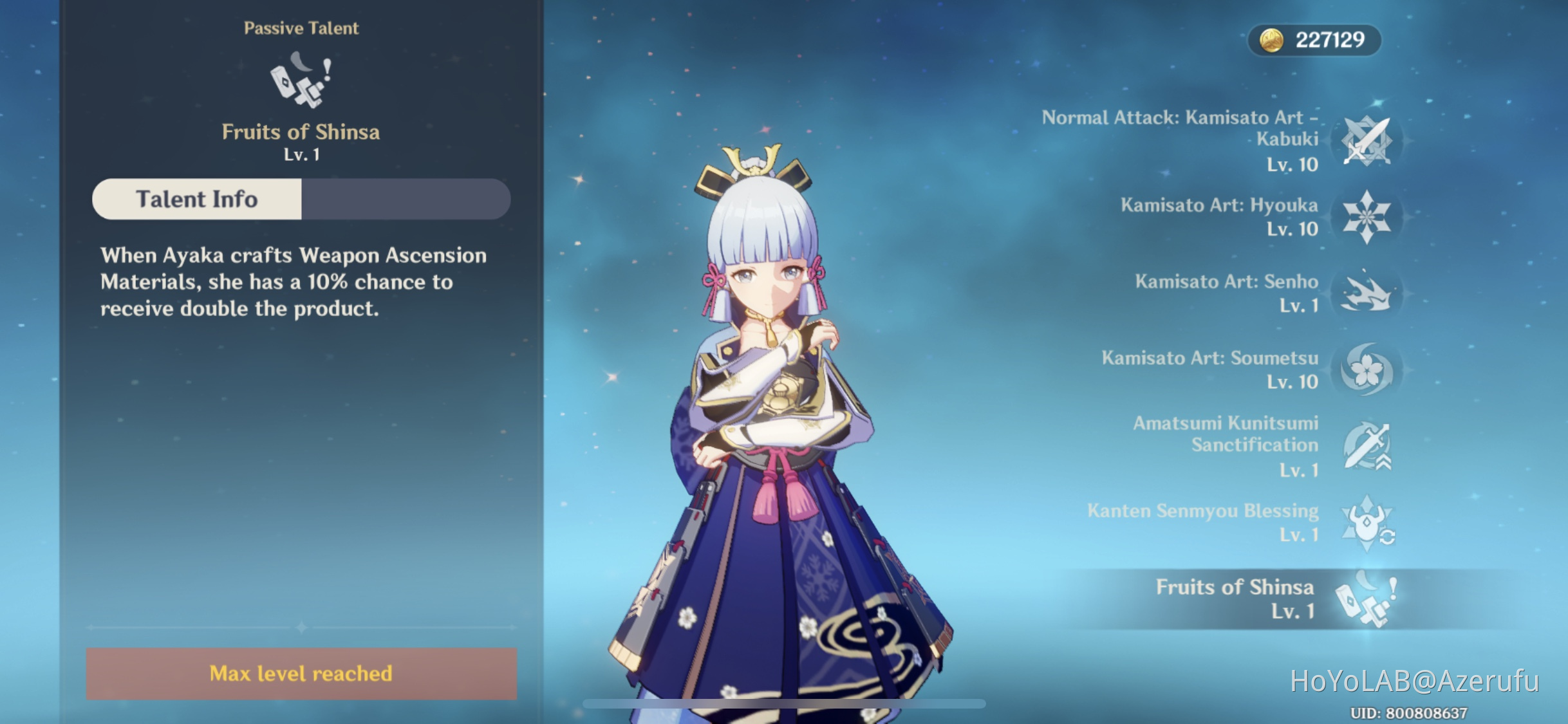Open the Amatsumi Kunitsumi Sanctification passive icon
1568x724 pixels.
click(1367, 447)
